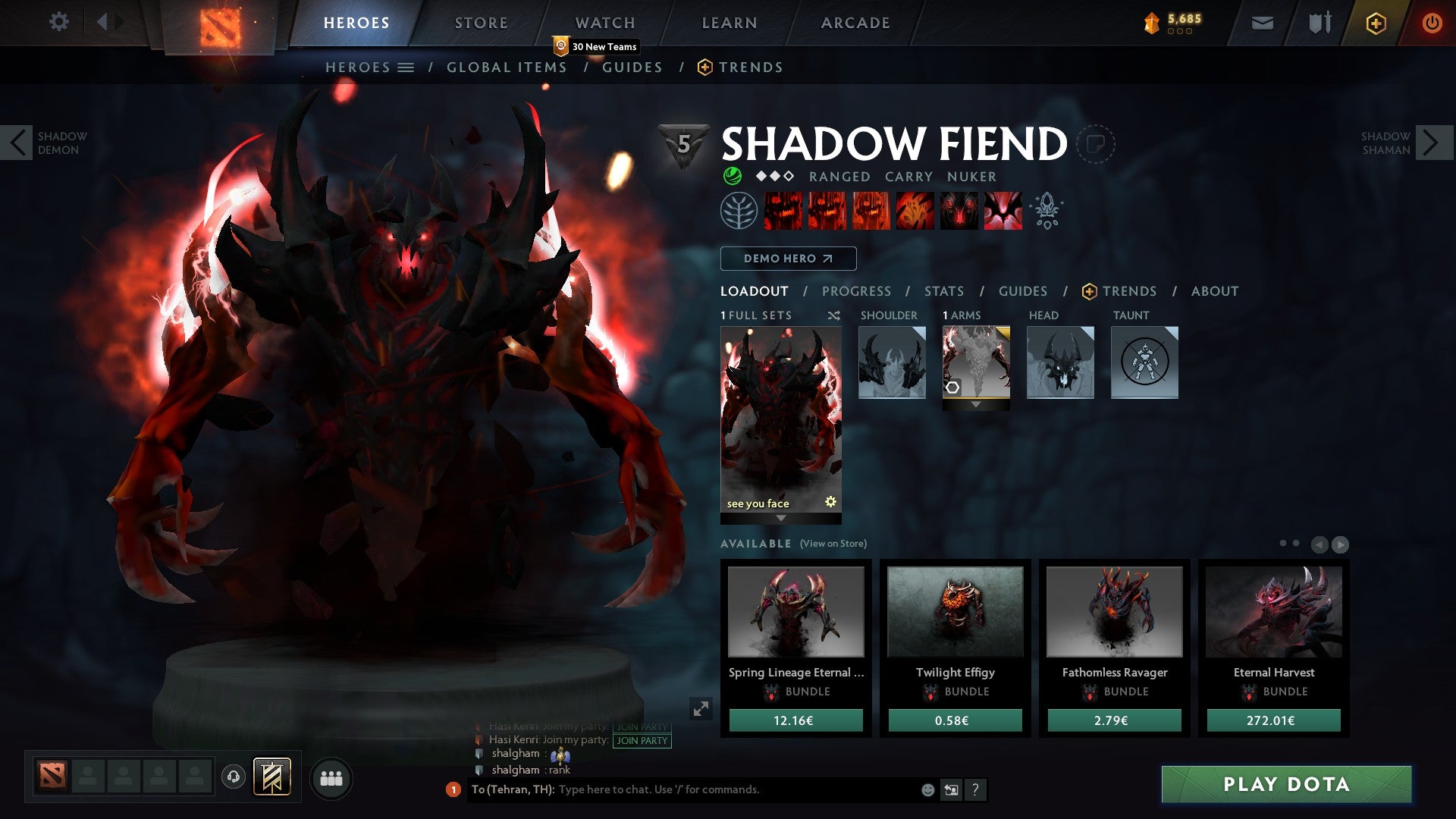Open the HEROES hamburger menu
1456x819 pixels.
(406, 67)
